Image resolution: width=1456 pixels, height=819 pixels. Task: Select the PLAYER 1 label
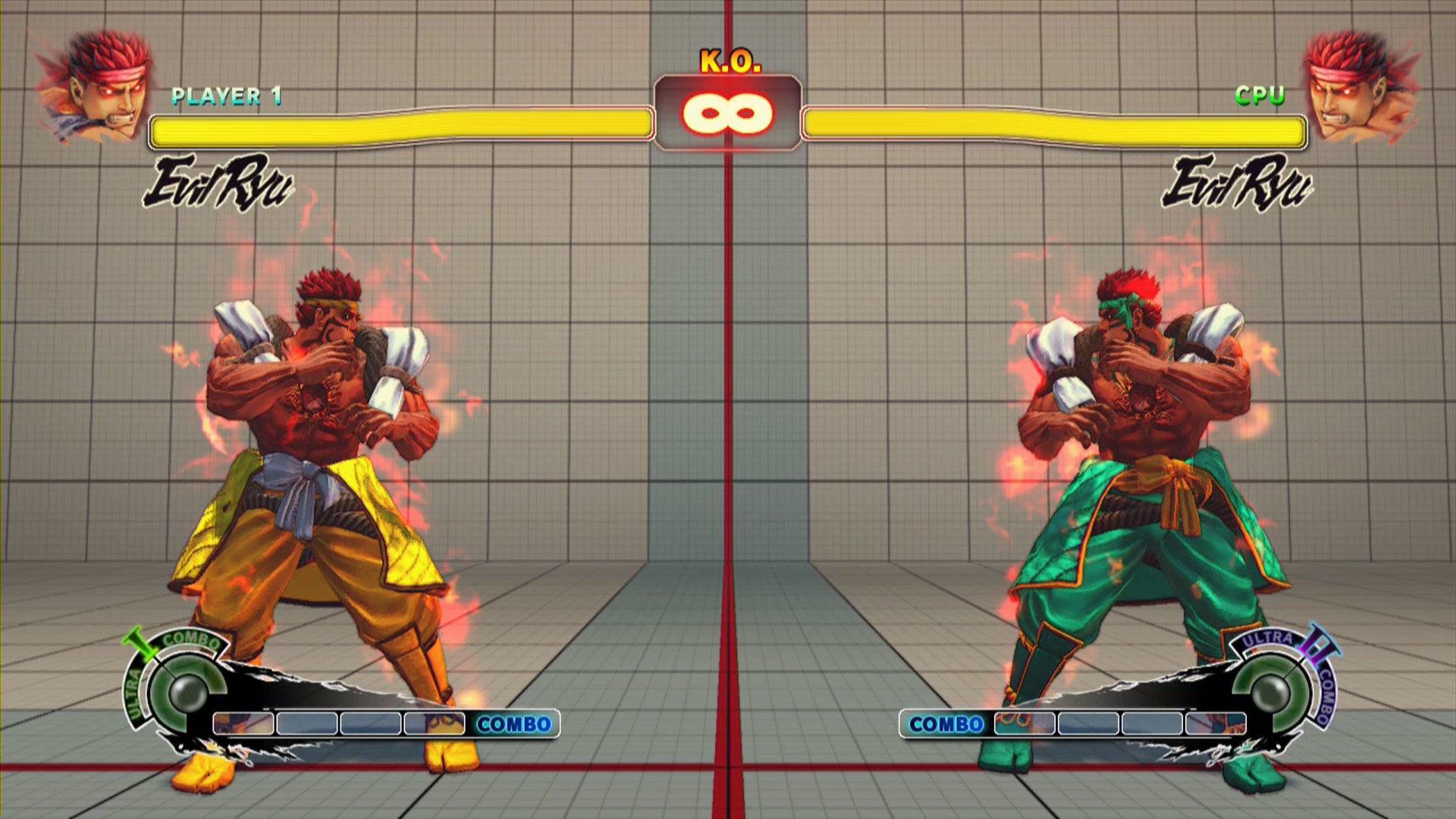coord(227,96)
